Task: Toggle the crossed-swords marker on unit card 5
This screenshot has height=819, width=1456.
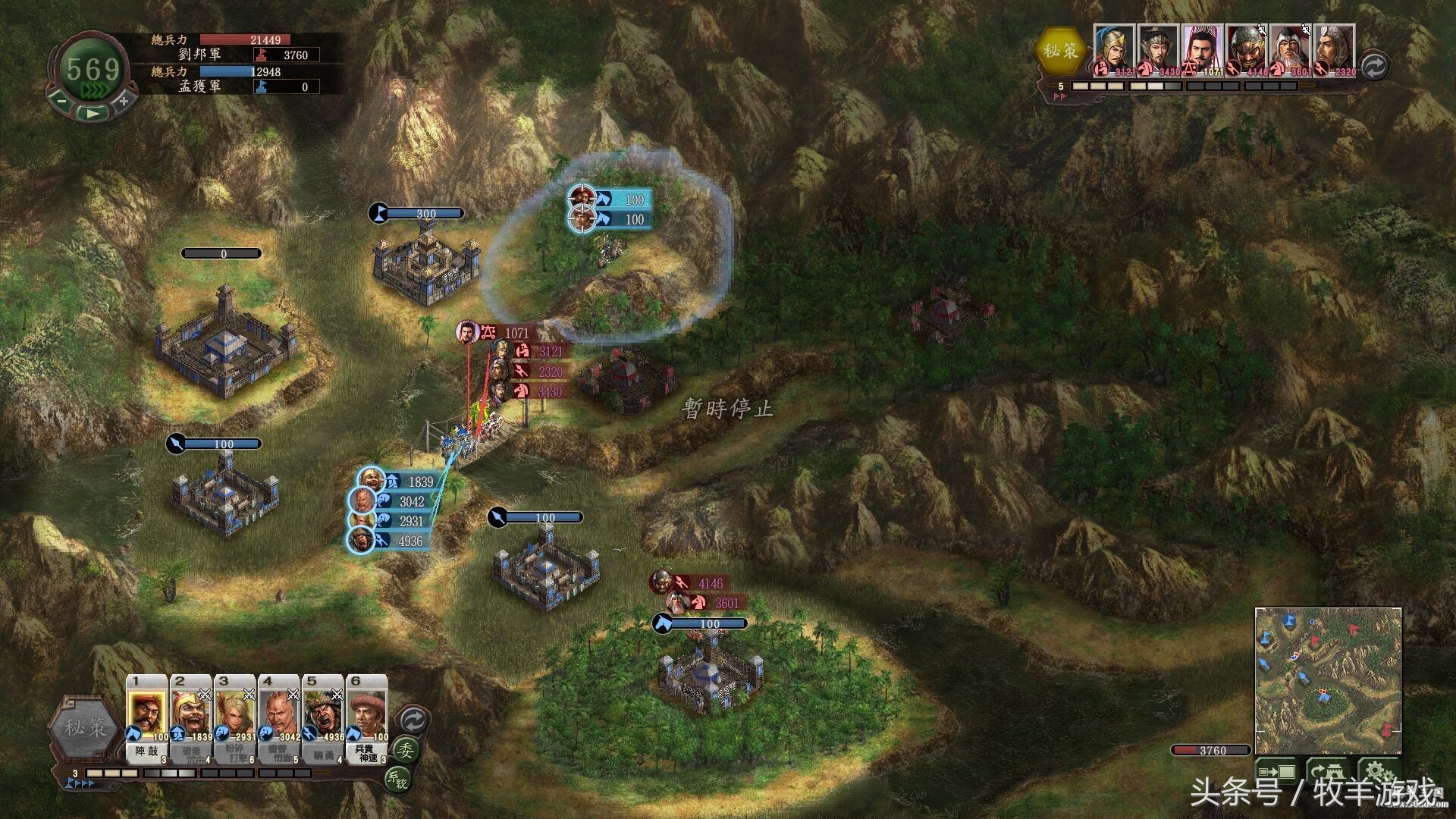Action: tap(338, 696)
